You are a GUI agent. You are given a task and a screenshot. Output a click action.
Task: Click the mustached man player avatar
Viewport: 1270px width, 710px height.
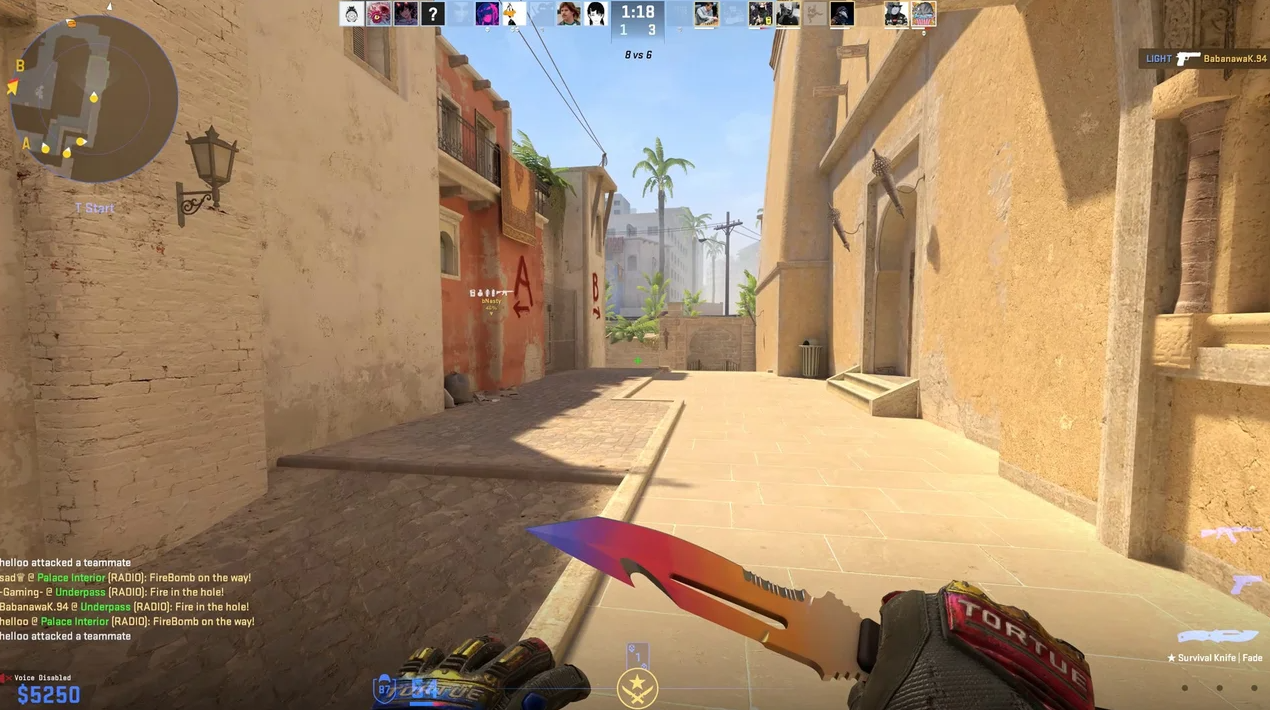click(x=569, y=13)
